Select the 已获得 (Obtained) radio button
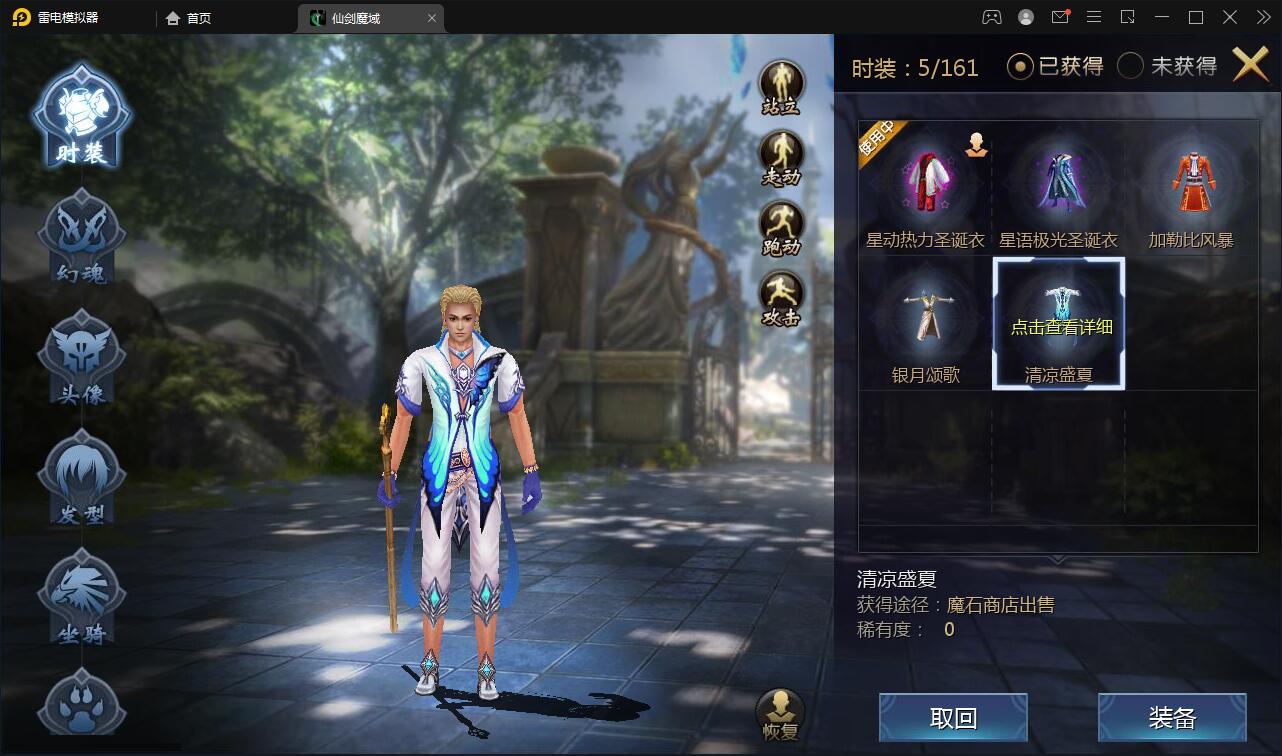1282x756 pixels. tap(1019, 64)
